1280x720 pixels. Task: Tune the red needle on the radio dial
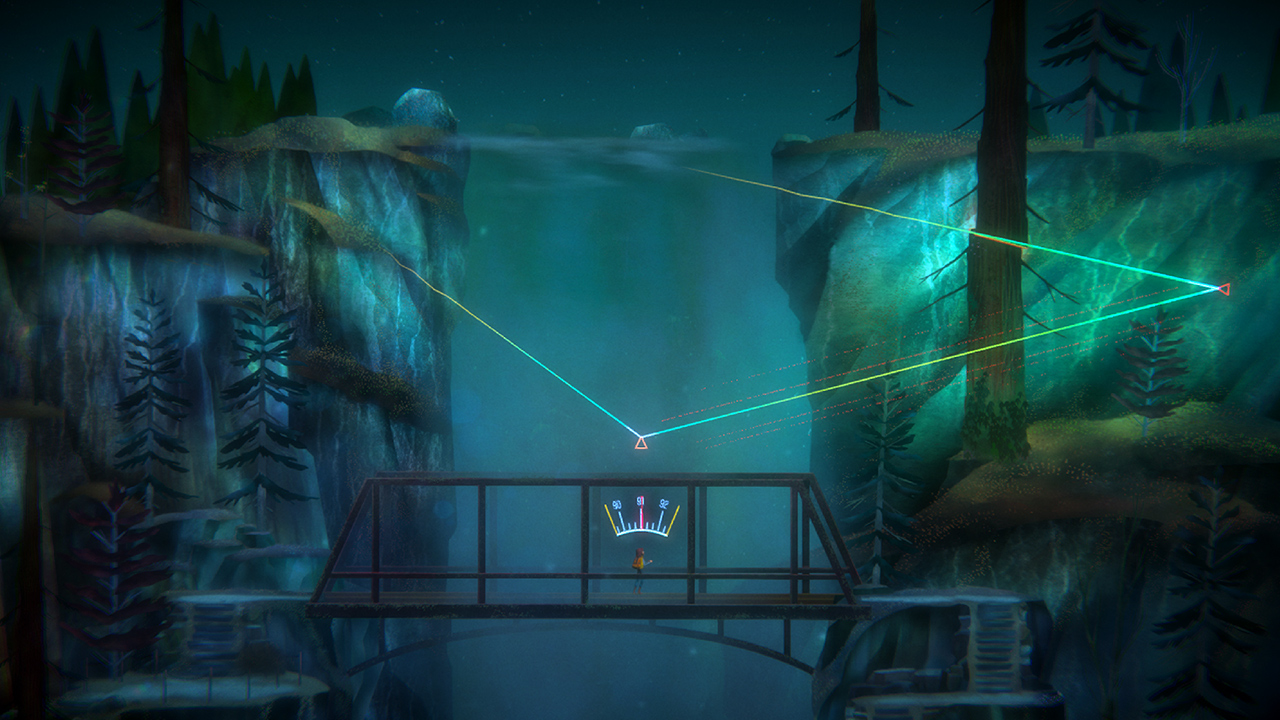click(x=642, y=513)
